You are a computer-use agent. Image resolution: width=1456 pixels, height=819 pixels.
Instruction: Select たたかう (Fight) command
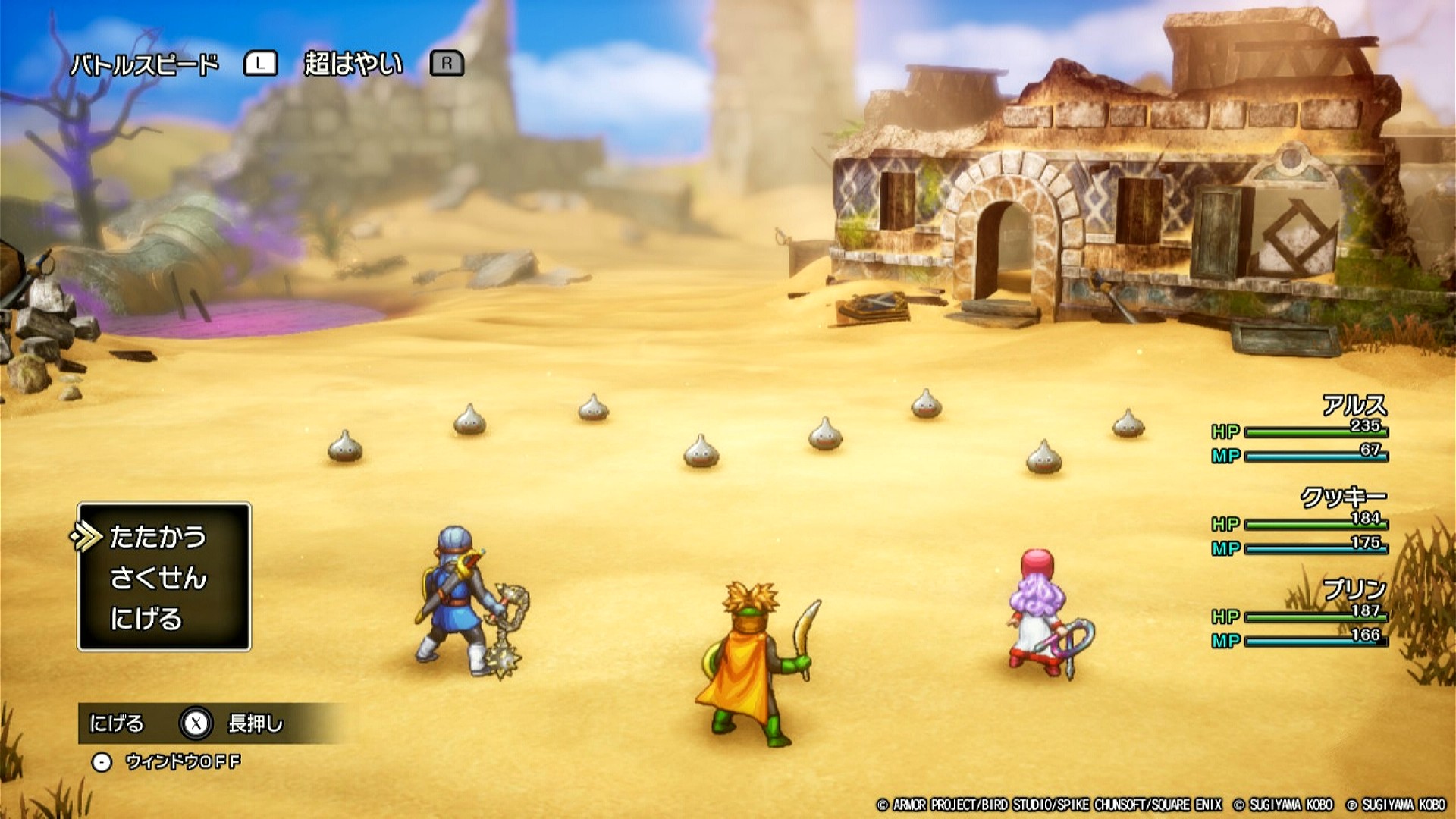[158, 537]
